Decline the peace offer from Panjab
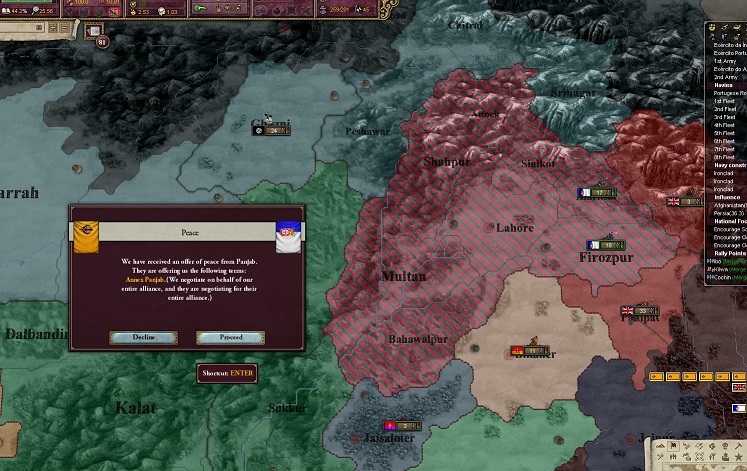 pos(144,338)
